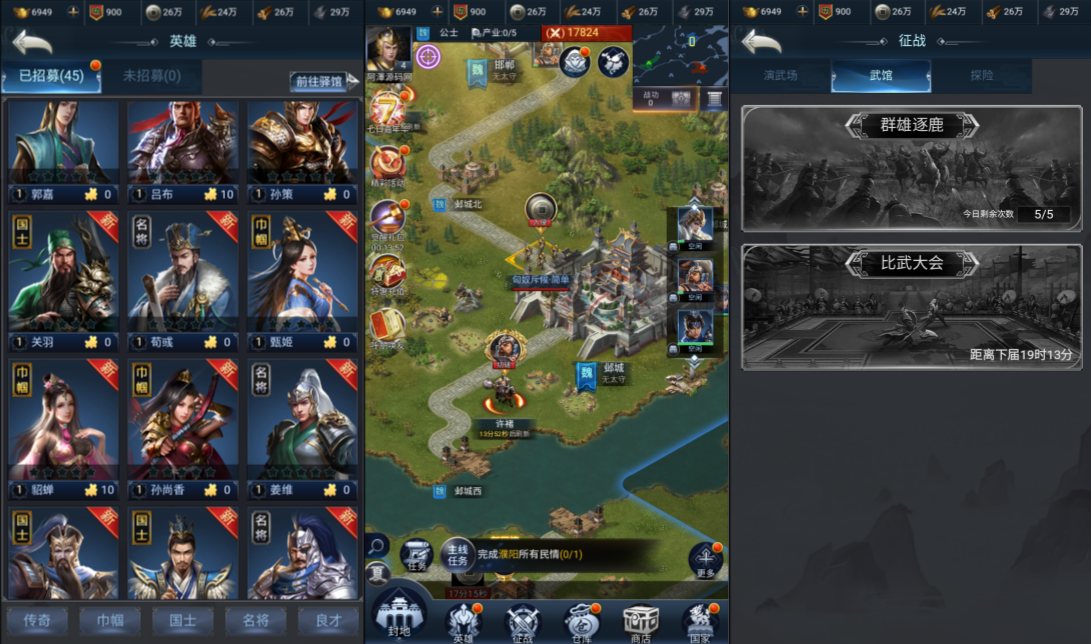
Task: Switch to the 未招募 tab
Action: (151, 76)
